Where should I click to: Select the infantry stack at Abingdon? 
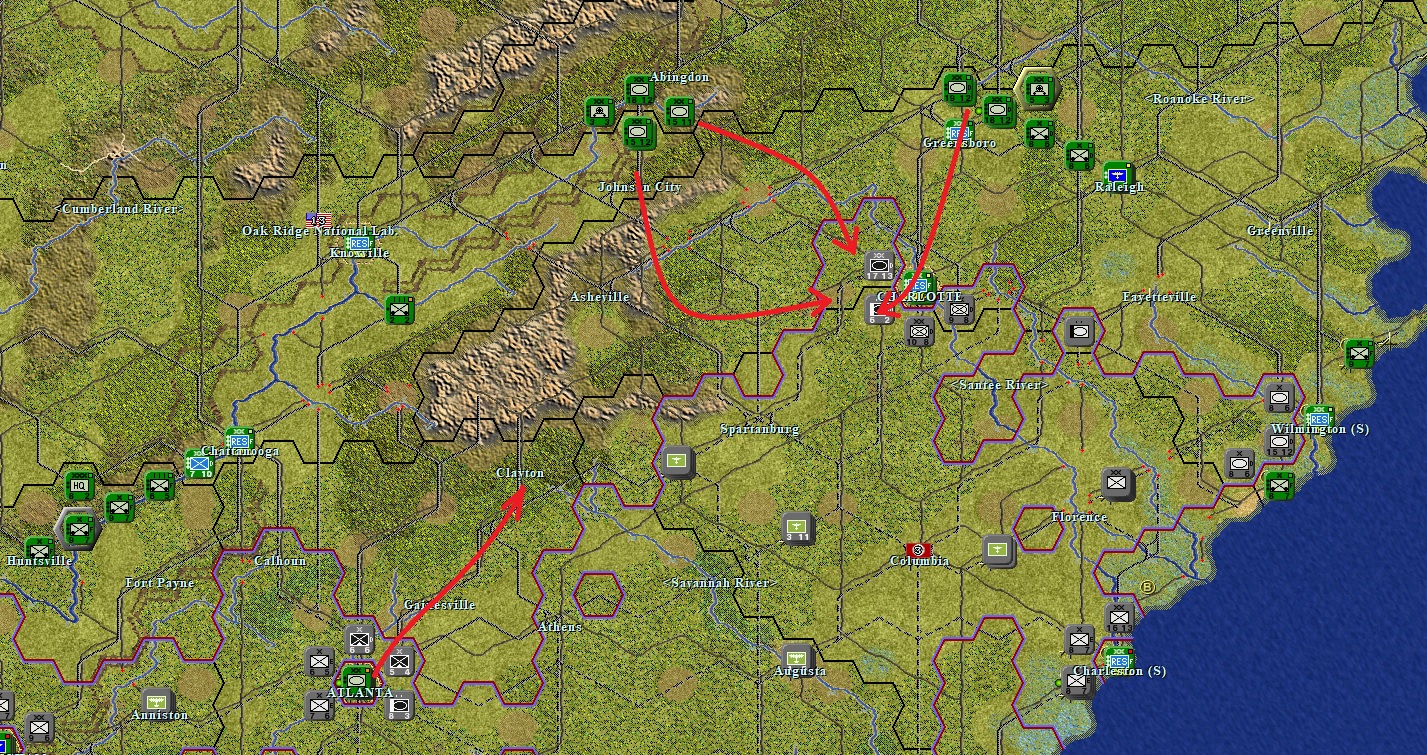(640, 133)
